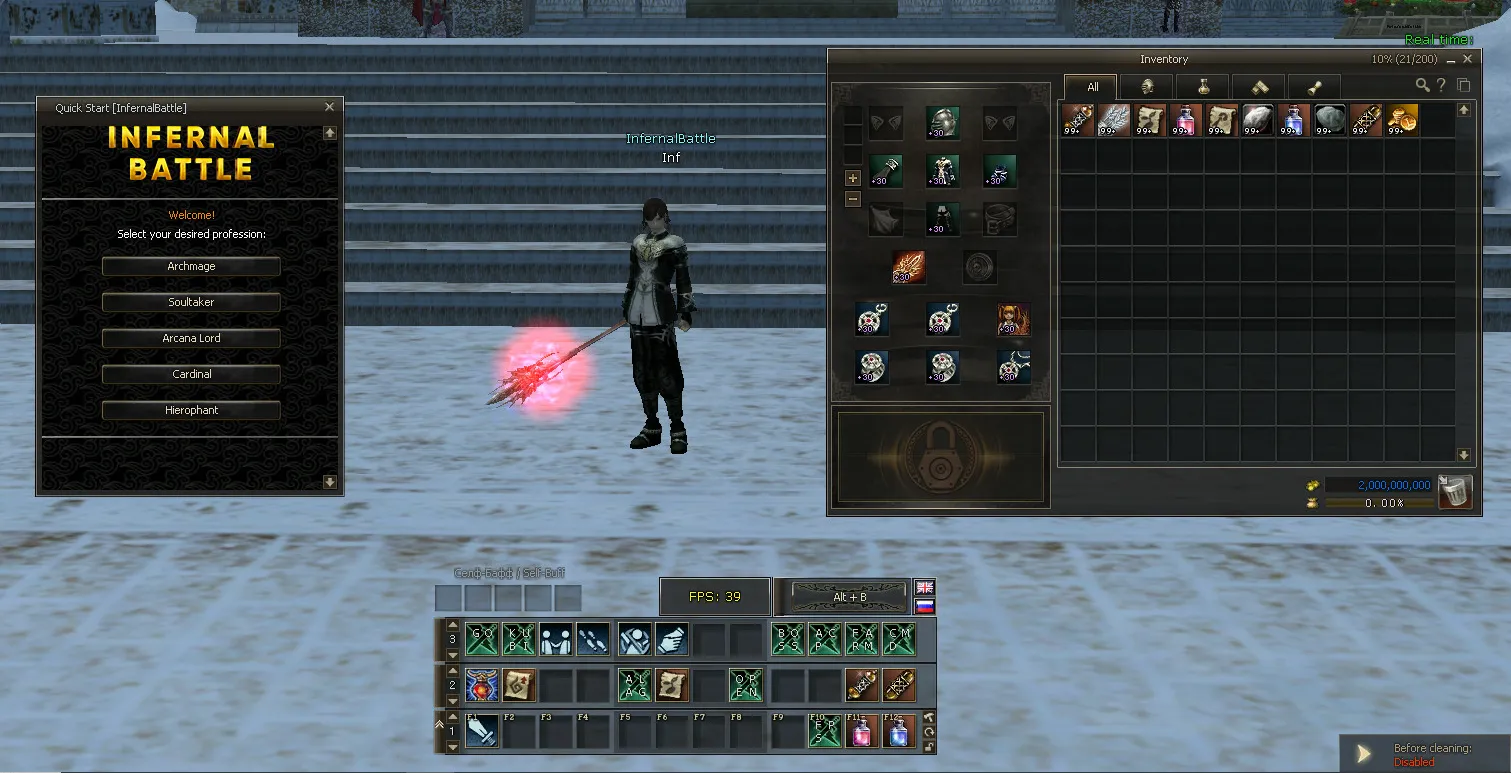Search inventory with the magnifier icon

pyautogui.click(x=1422, y=86)
